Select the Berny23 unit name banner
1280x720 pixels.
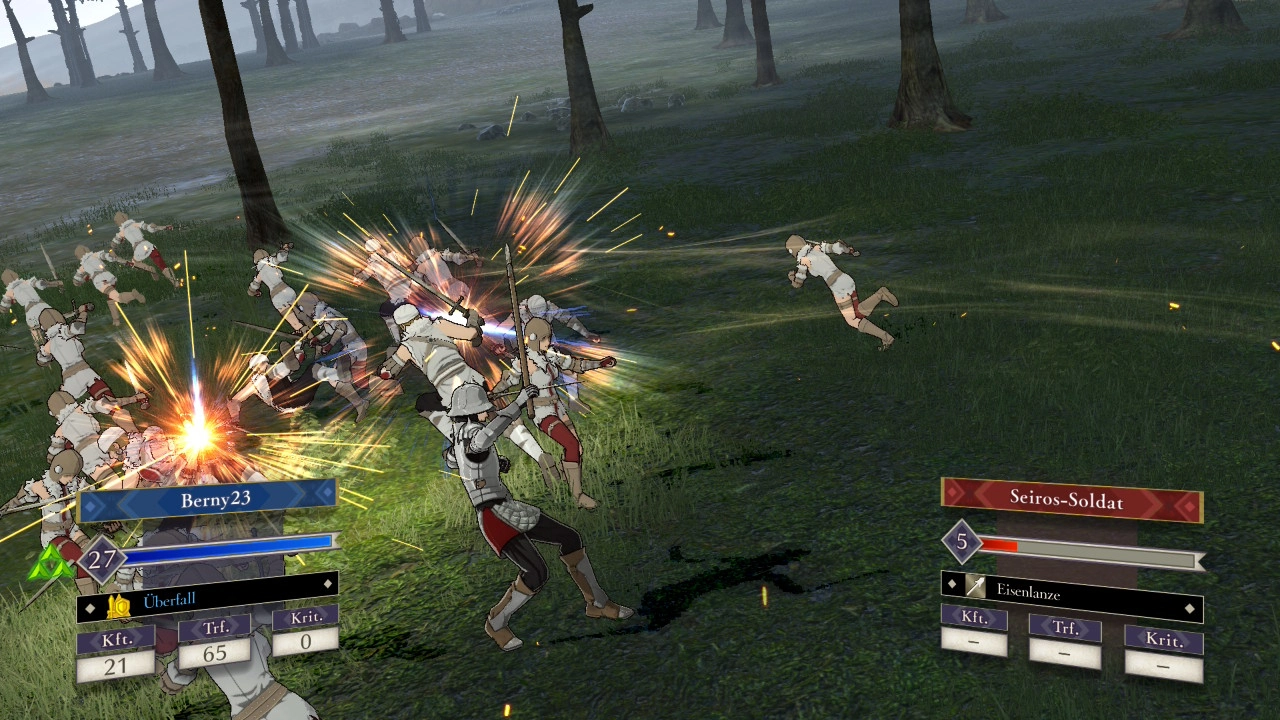(208, 500)
